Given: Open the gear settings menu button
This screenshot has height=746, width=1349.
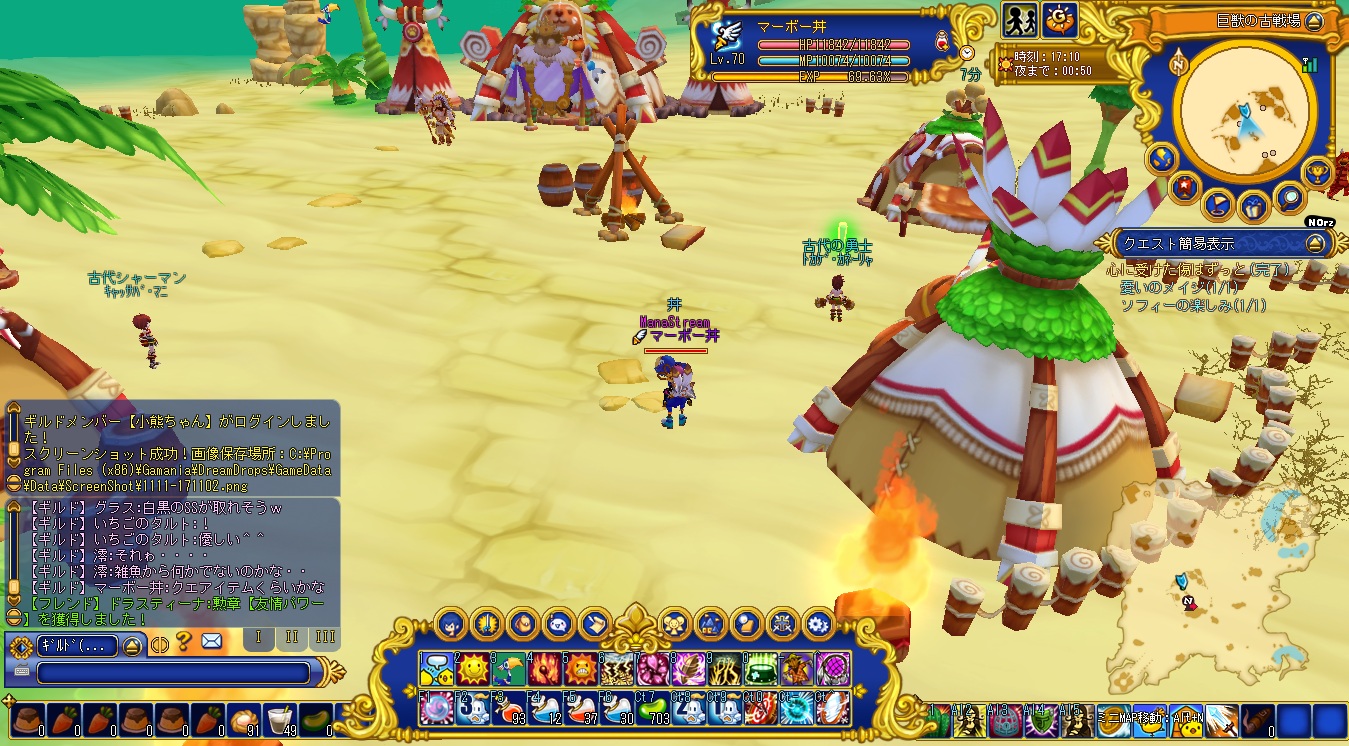Looking at the screenshot, I should (x=818, y=624).
